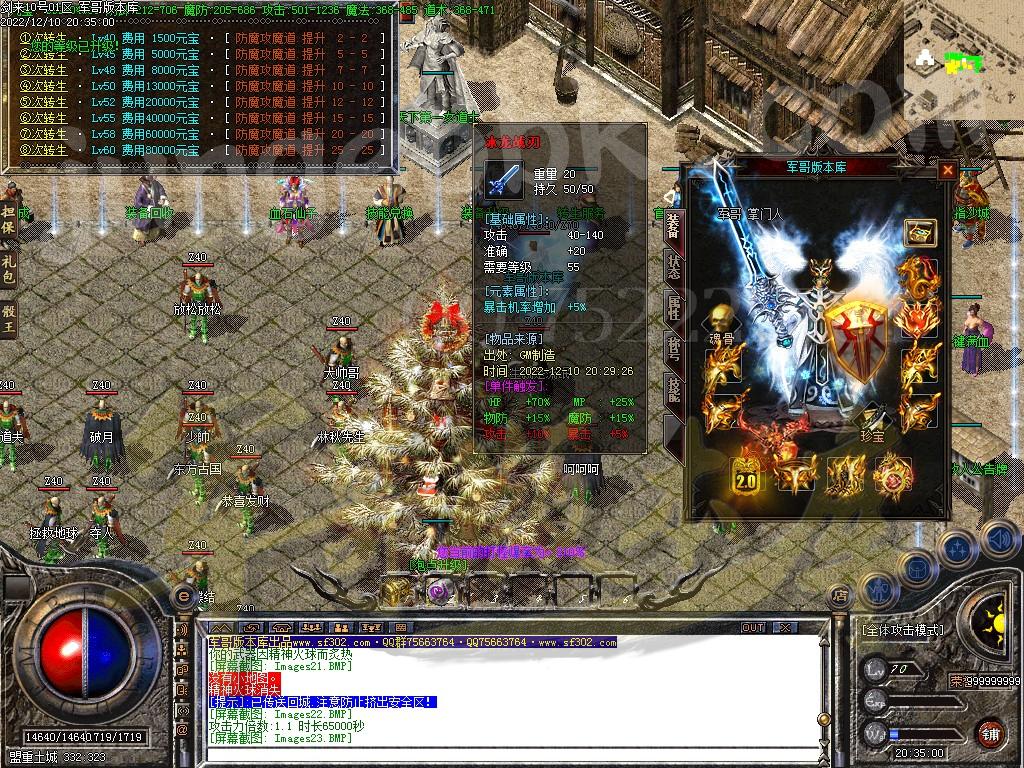Select the golden 2.0 medal slot

click(x=746, y=475)
